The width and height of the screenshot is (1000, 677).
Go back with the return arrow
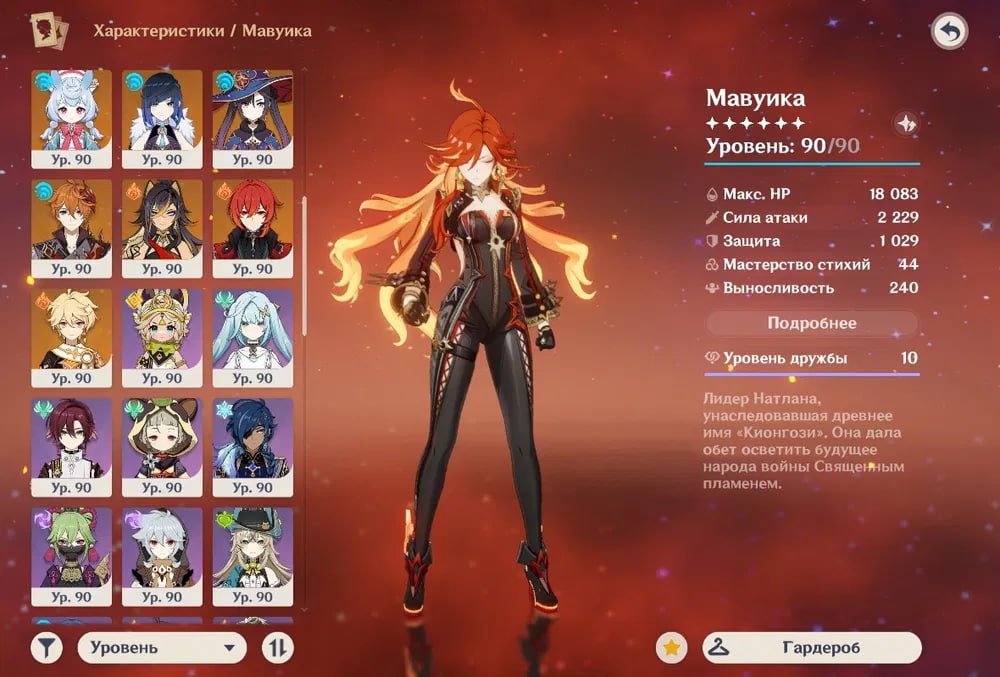point(949,33)
